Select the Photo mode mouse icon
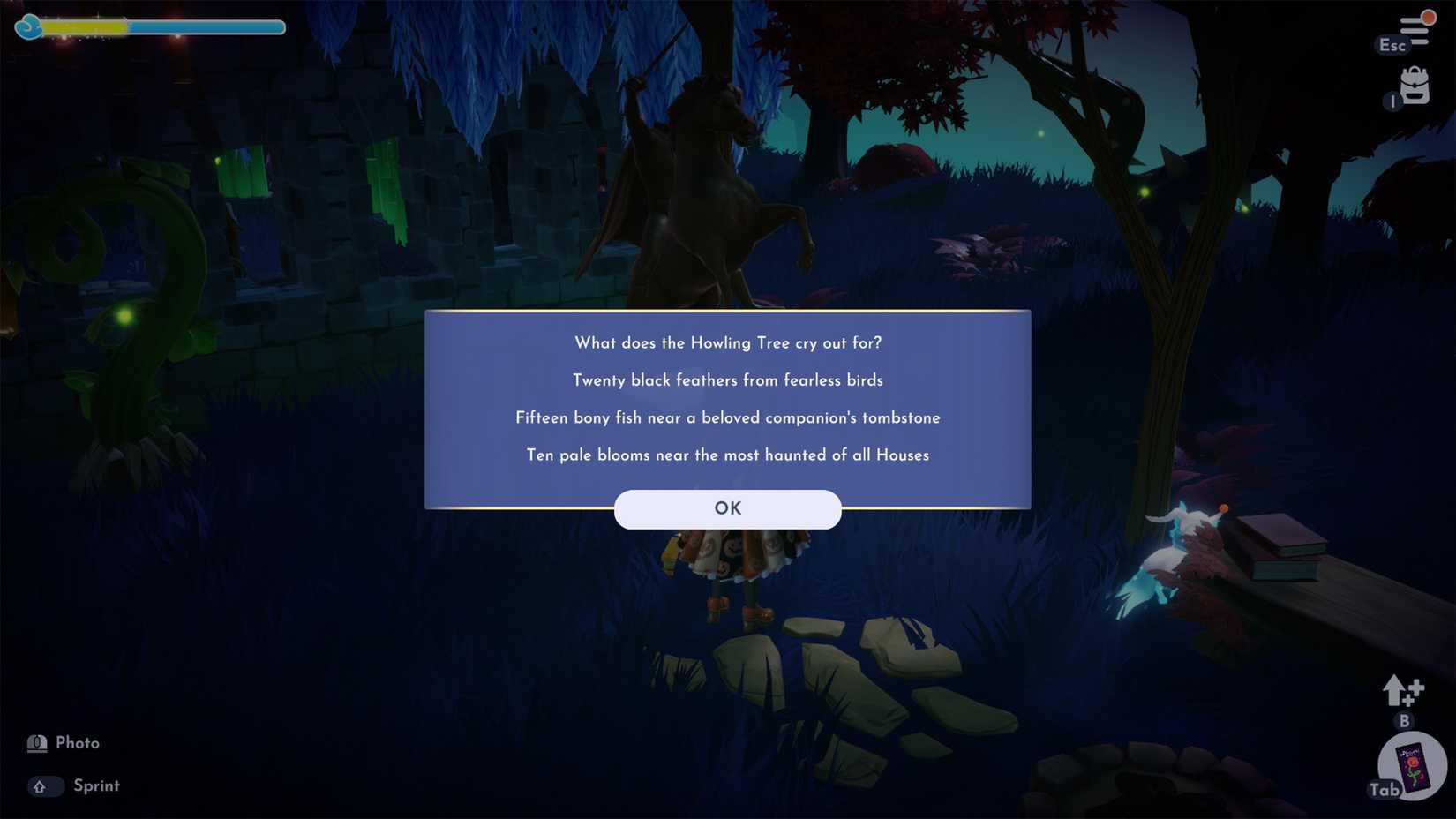 coord(36,742)
